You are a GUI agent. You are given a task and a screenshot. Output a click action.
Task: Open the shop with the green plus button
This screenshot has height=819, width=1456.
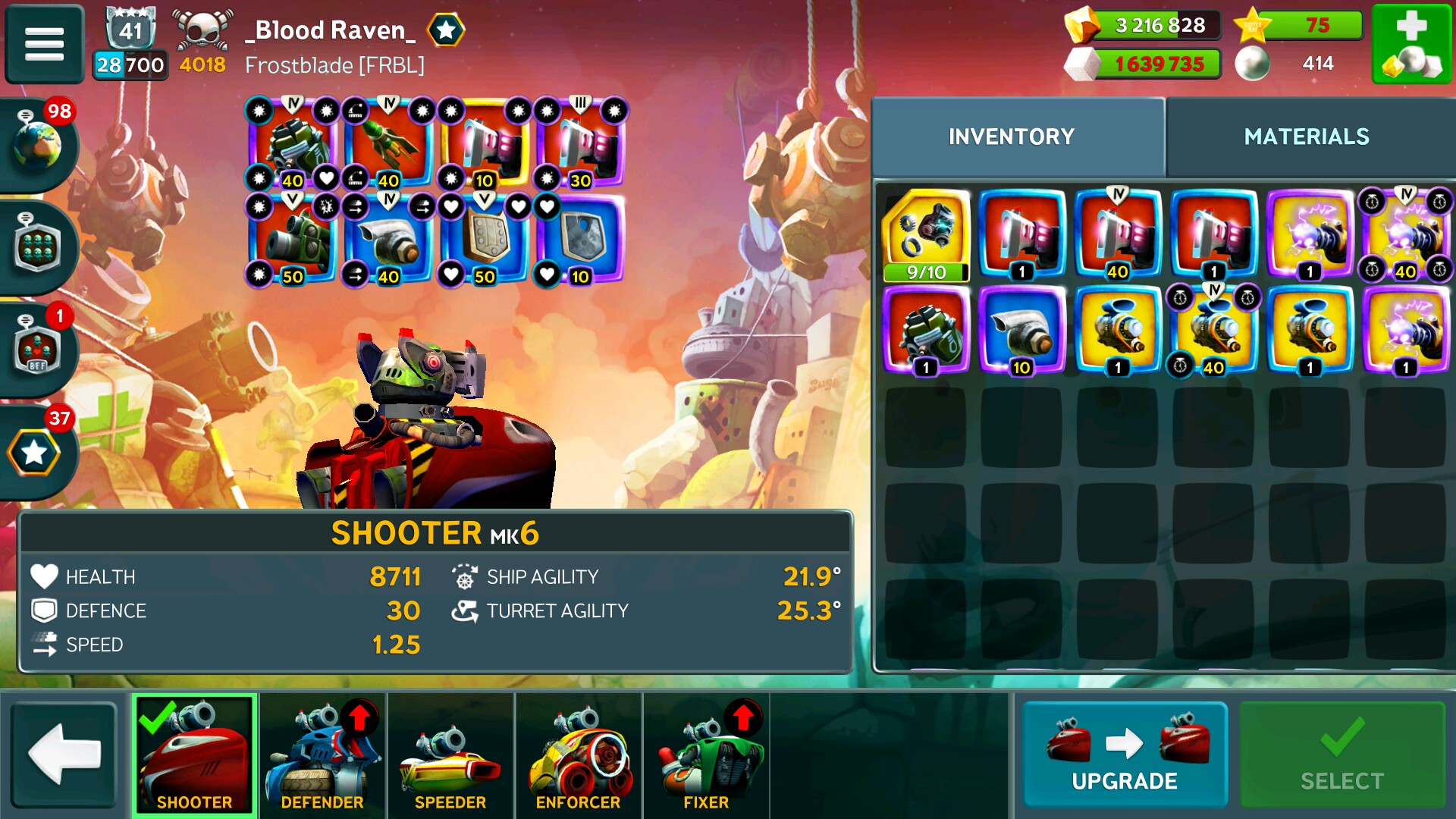point(1411,44)
